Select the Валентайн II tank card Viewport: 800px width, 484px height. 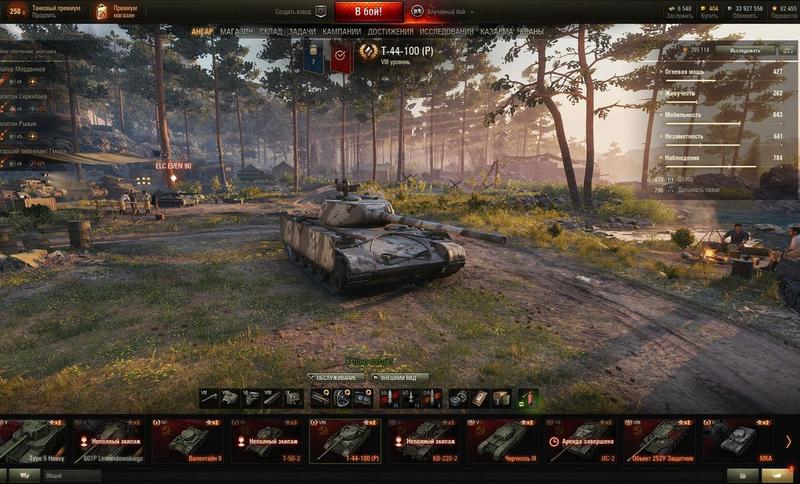188,441
